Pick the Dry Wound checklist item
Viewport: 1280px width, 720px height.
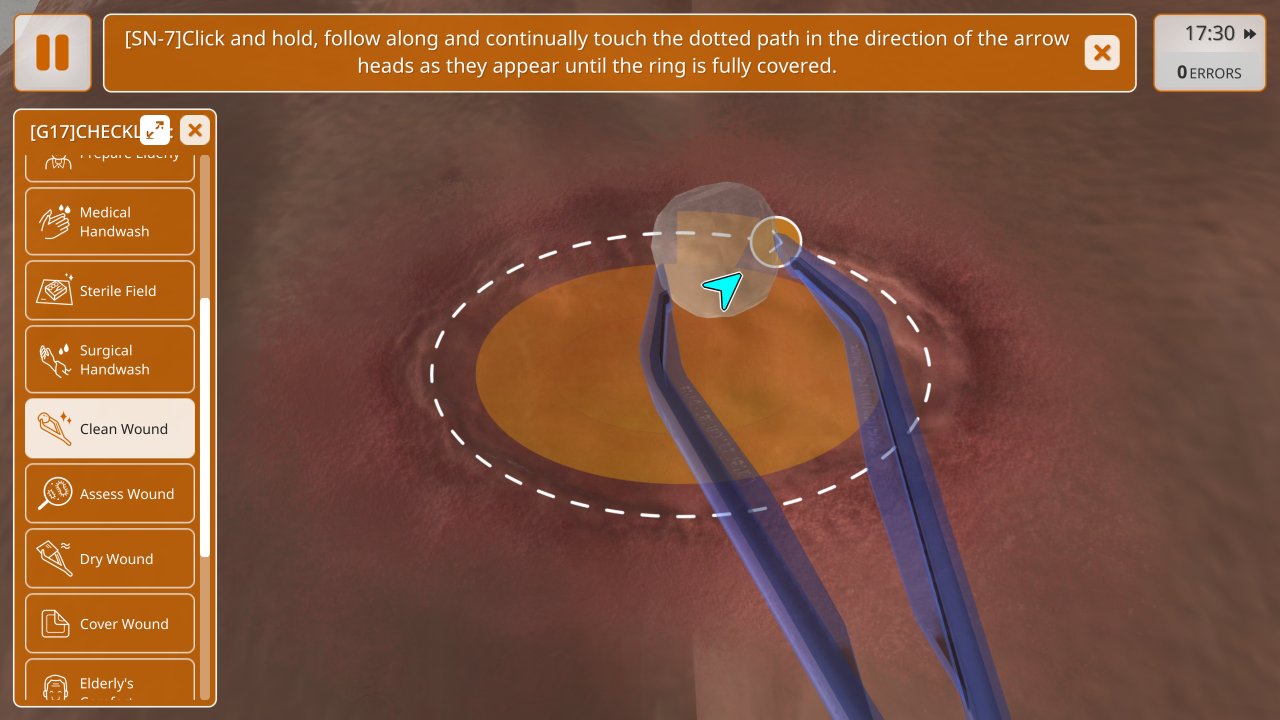coord(110,559)
